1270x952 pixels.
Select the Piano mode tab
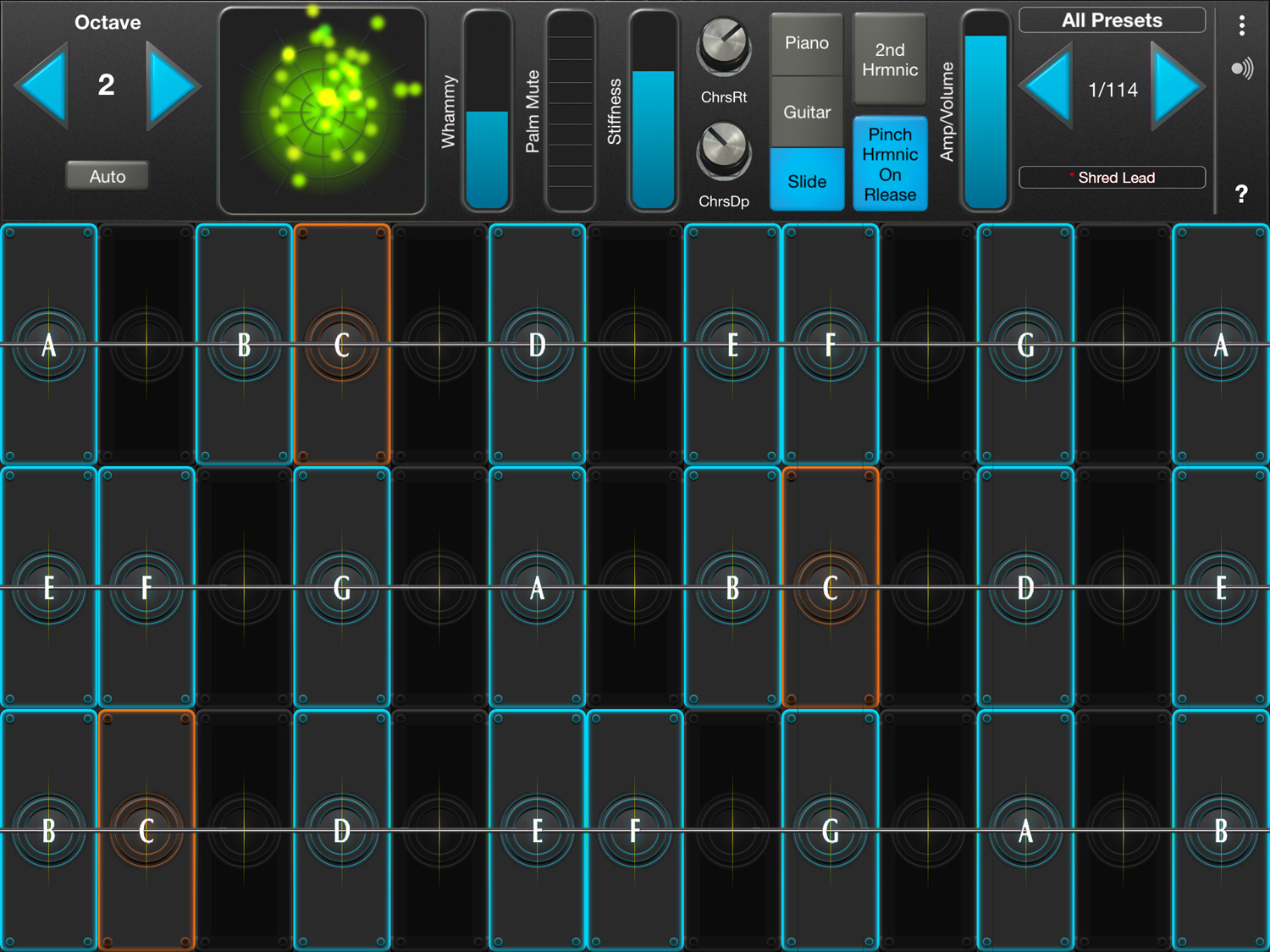[x=806, y=42]
